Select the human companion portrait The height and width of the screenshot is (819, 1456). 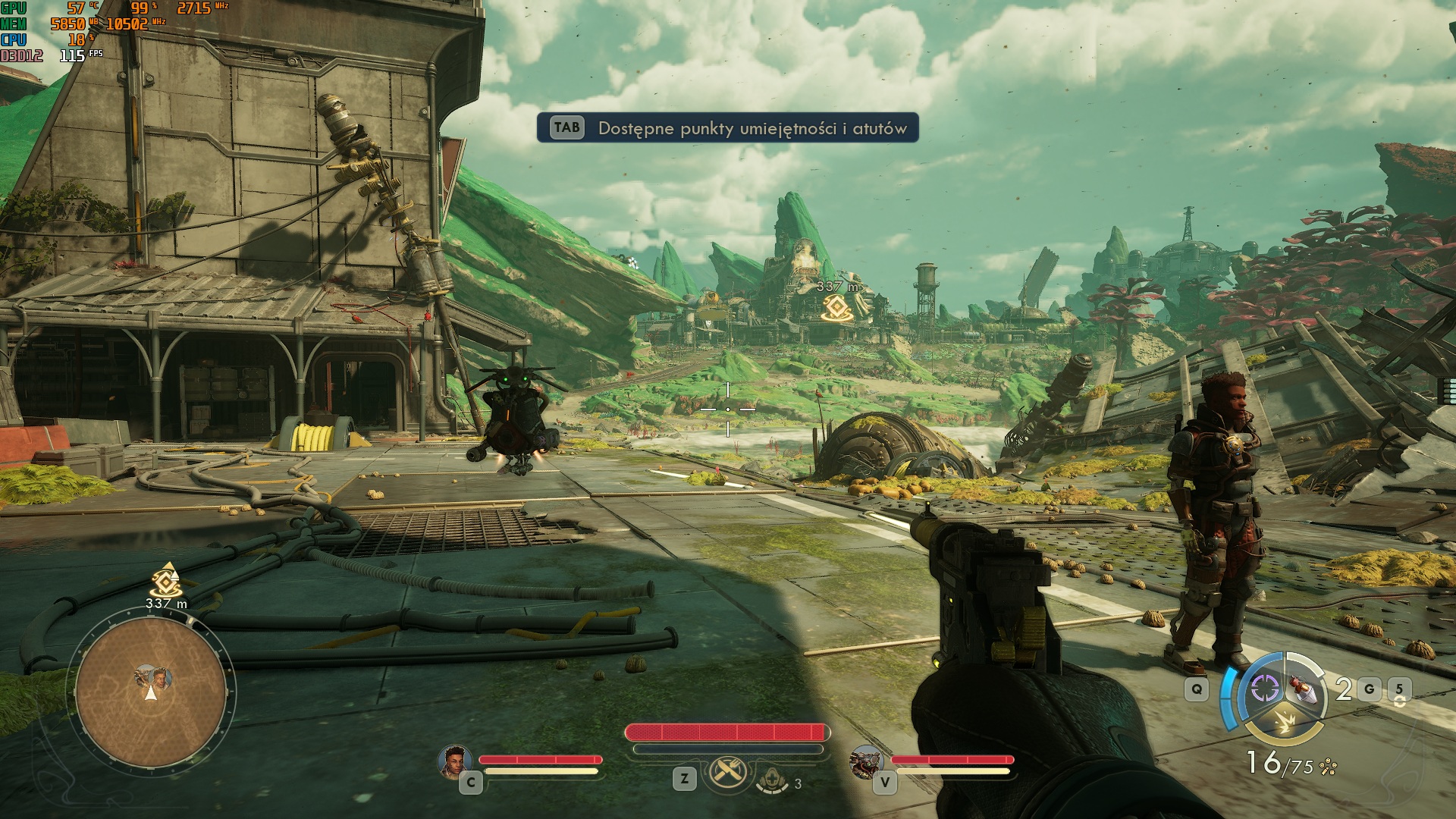click(x=455, y=759)
